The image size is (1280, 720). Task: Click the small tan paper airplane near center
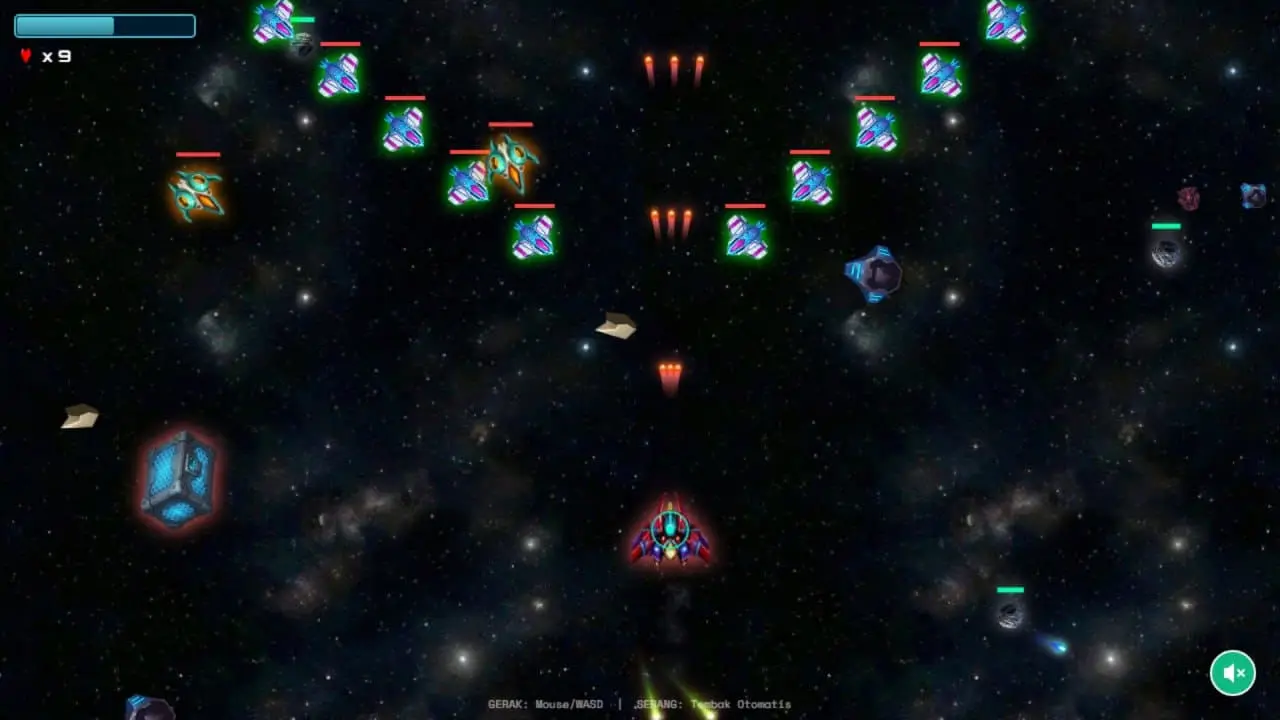(x=616, y=326)
